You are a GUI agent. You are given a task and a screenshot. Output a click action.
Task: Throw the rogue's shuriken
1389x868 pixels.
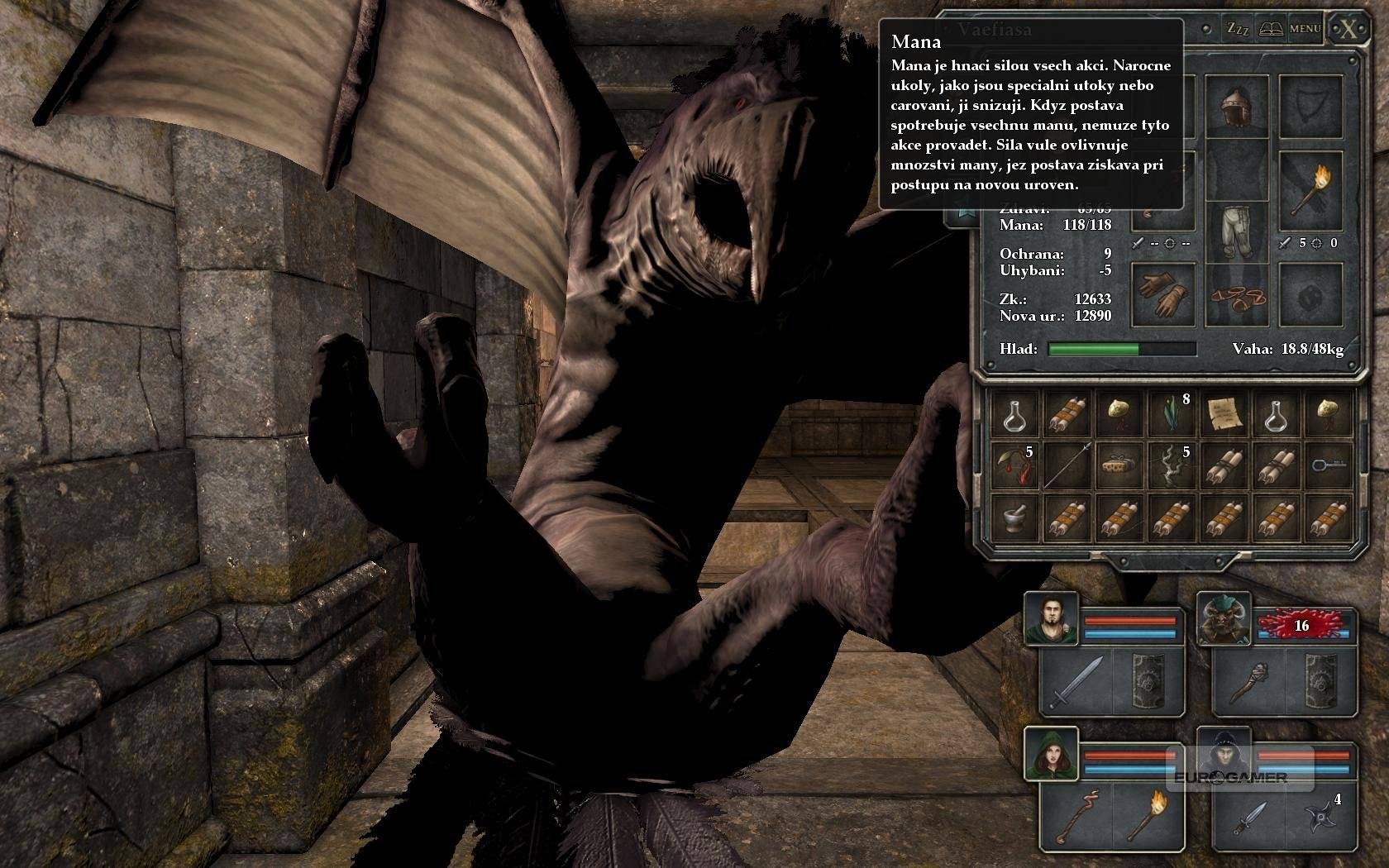(x=1321, y=817)
